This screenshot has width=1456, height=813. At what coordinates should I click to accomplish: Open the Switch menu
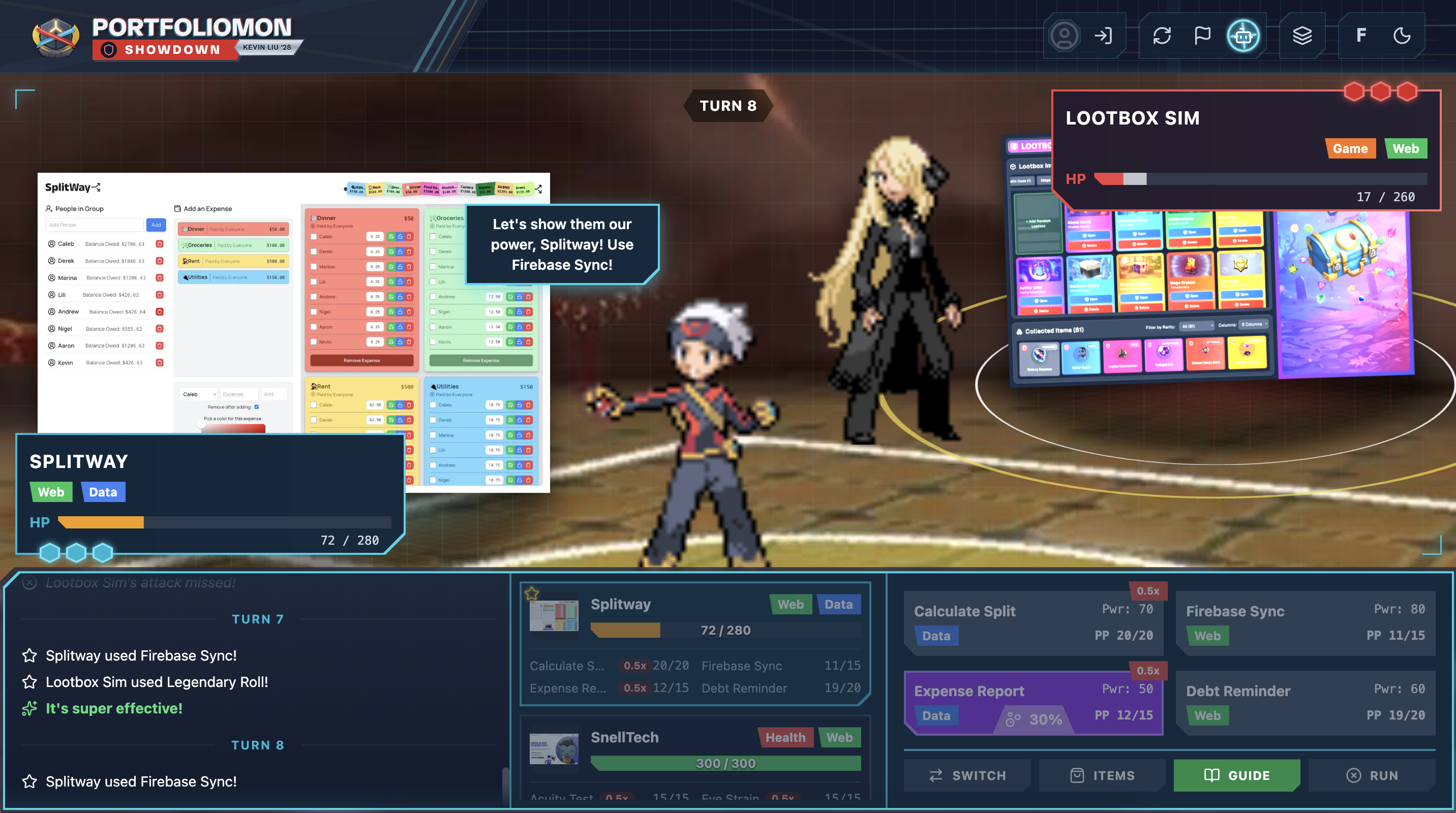click(967, 775)
